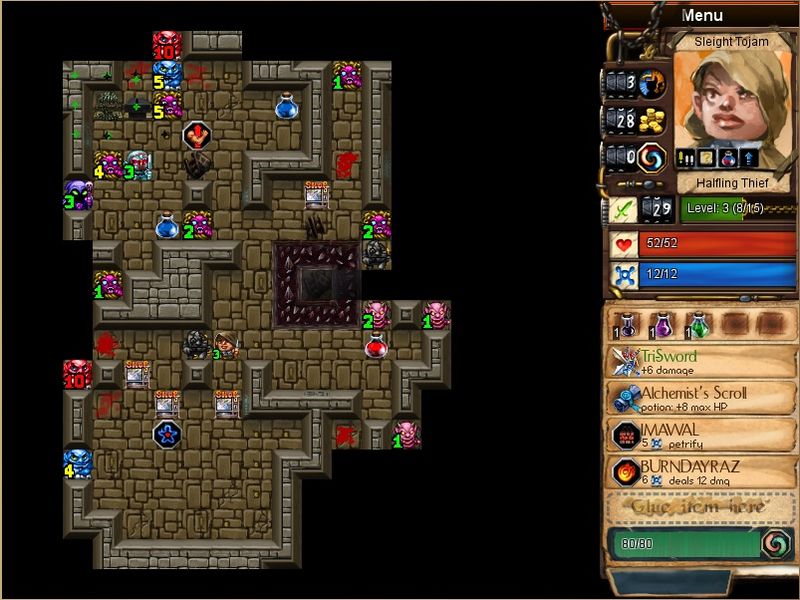
Task: Click the "Glue item here" slot
Action: (701, 507)
